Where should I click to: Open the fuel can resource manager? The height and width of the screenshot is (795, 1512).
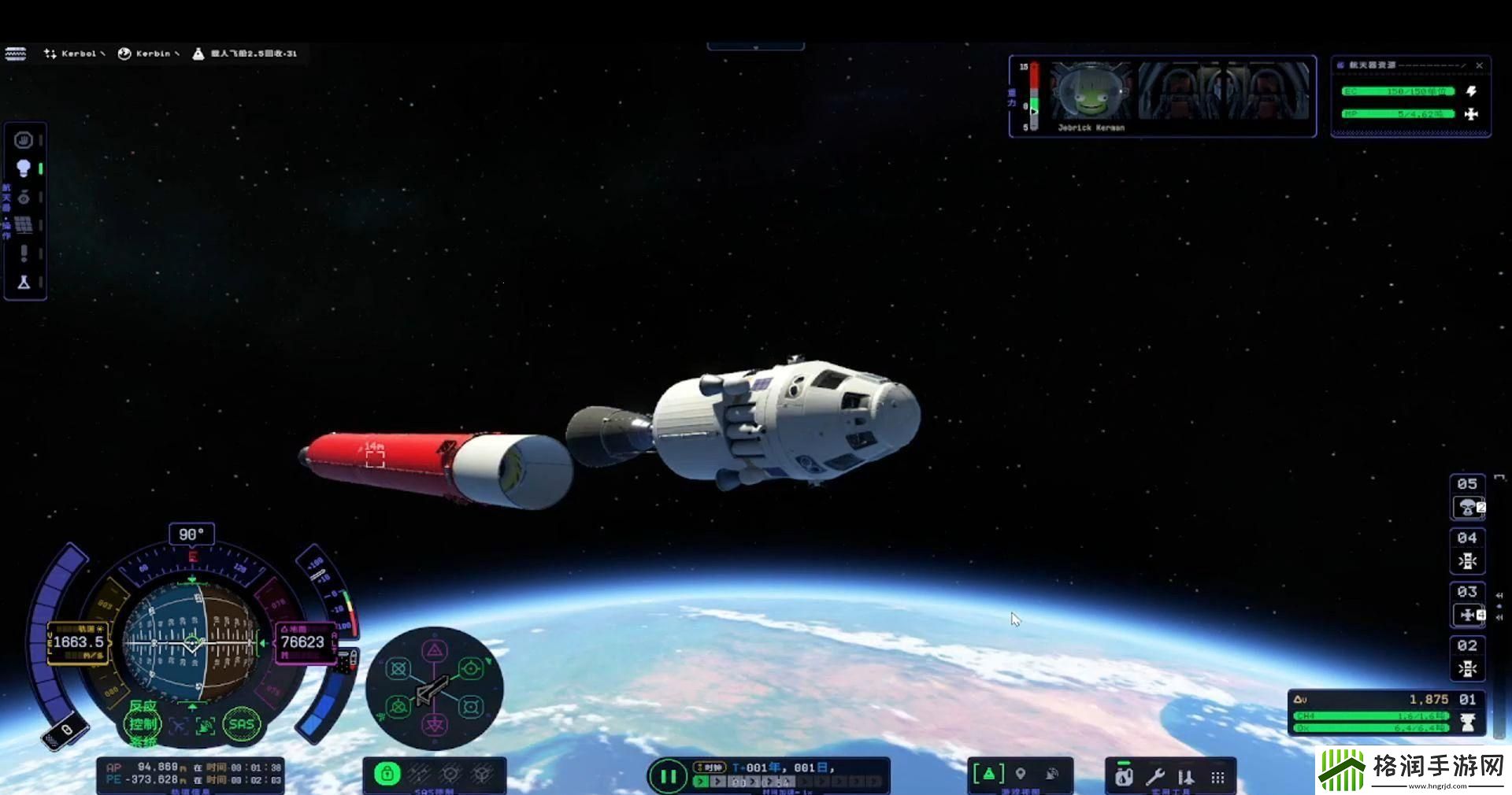(1124, 777)
